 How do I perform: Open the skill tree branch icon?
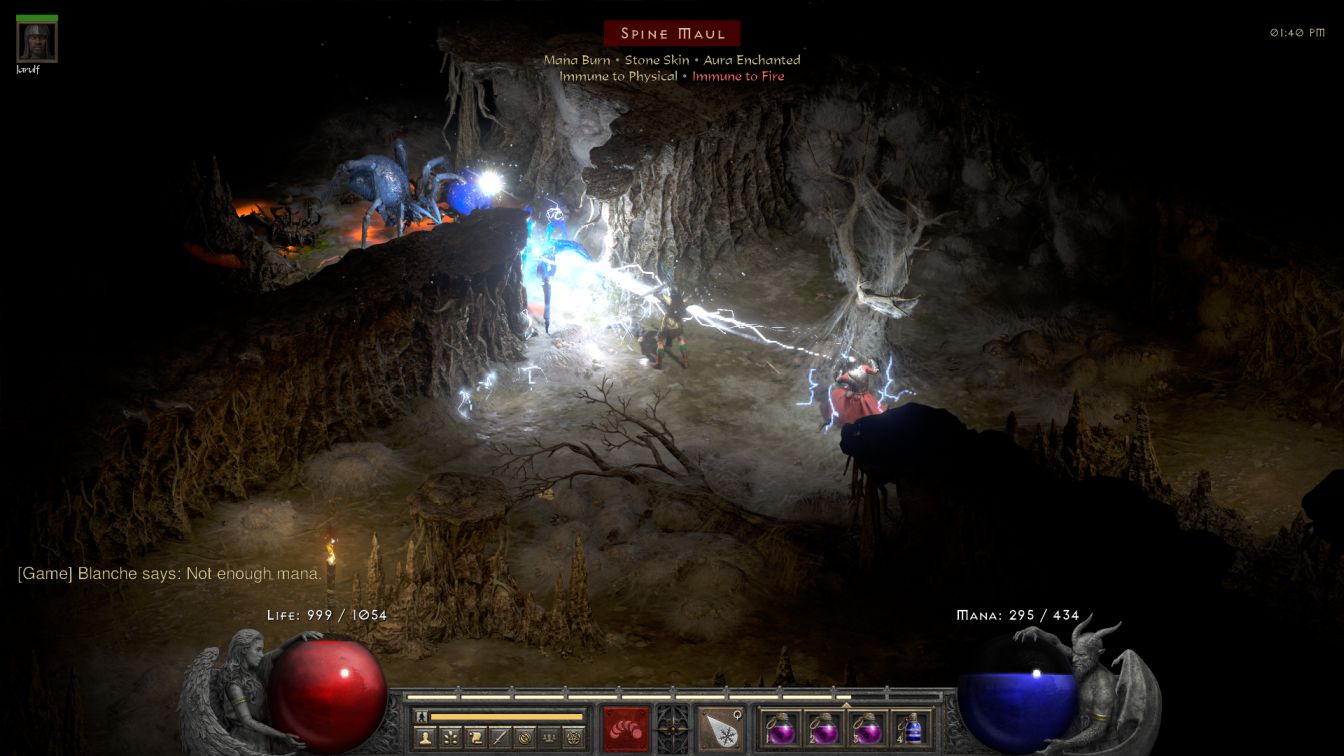pyautogui.click(x=451, y=737)
